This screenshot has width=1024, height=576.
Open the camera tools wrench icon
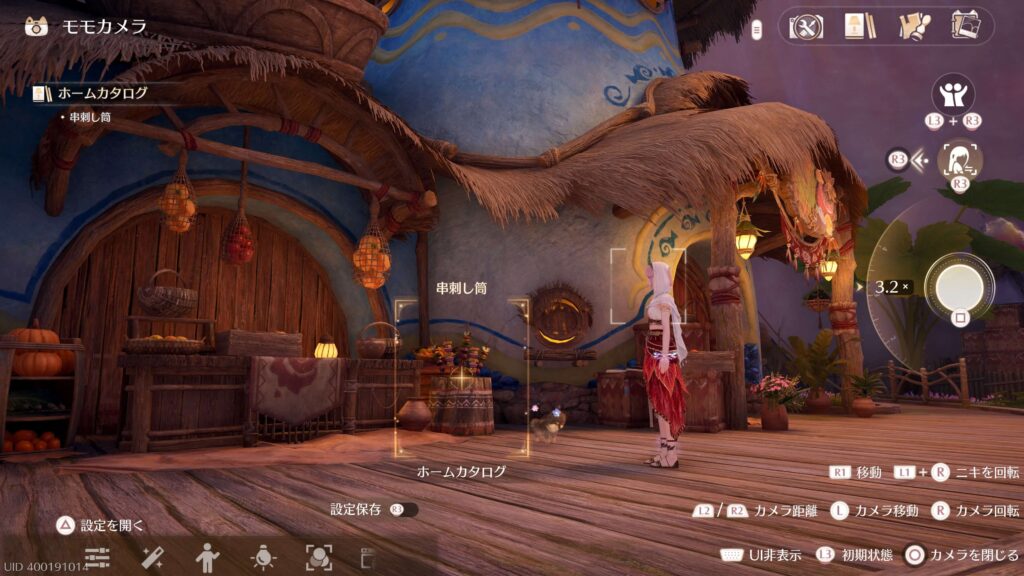(x=805, y=26)
